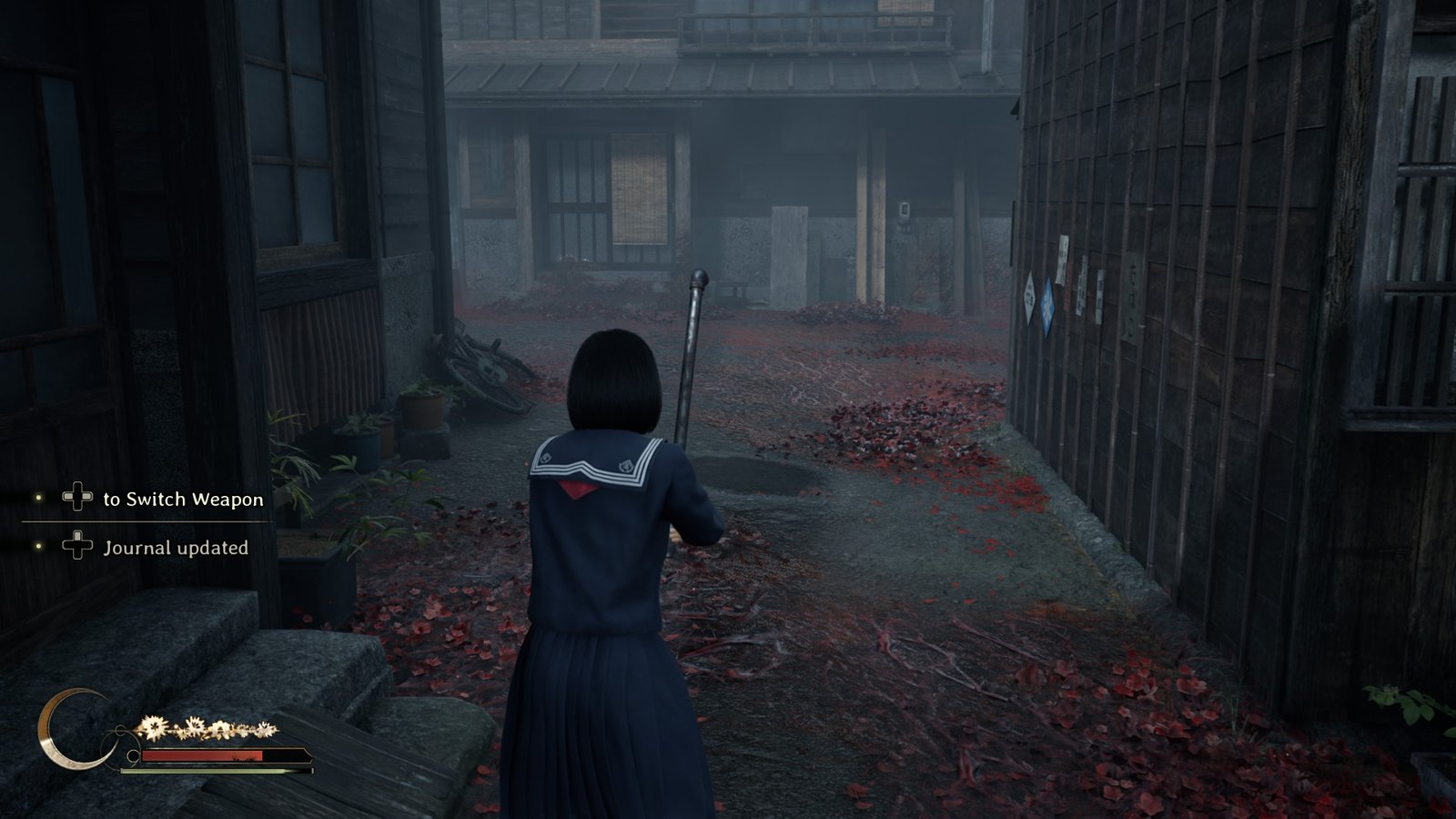
Task: Click the crescent moon HUD emblem
Action: [66, 731]
